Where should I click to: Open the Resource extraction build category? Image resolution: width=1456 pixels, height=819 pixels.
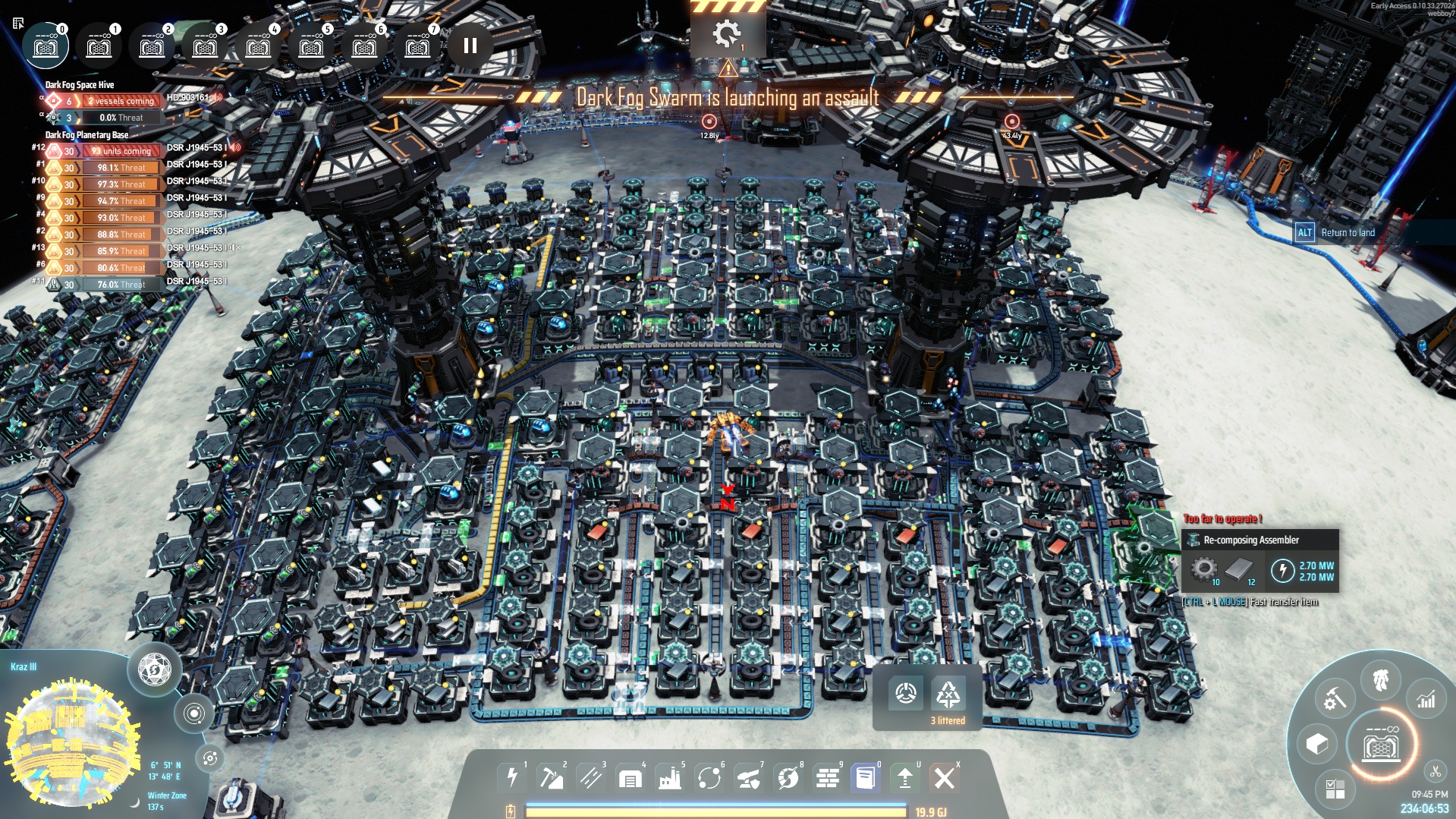pos(553,776)
